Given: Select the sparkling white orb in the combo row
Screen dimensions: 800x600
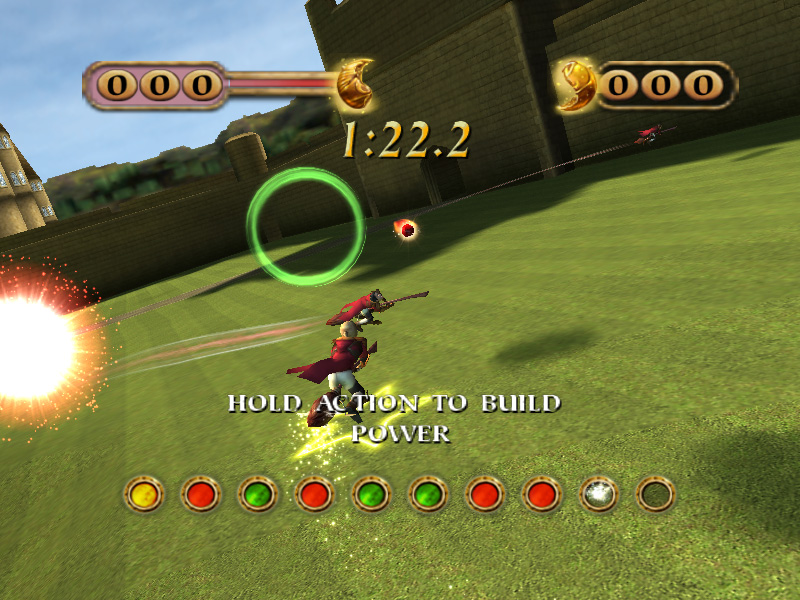Looking at the screenshot, I should tap(600, 494).
